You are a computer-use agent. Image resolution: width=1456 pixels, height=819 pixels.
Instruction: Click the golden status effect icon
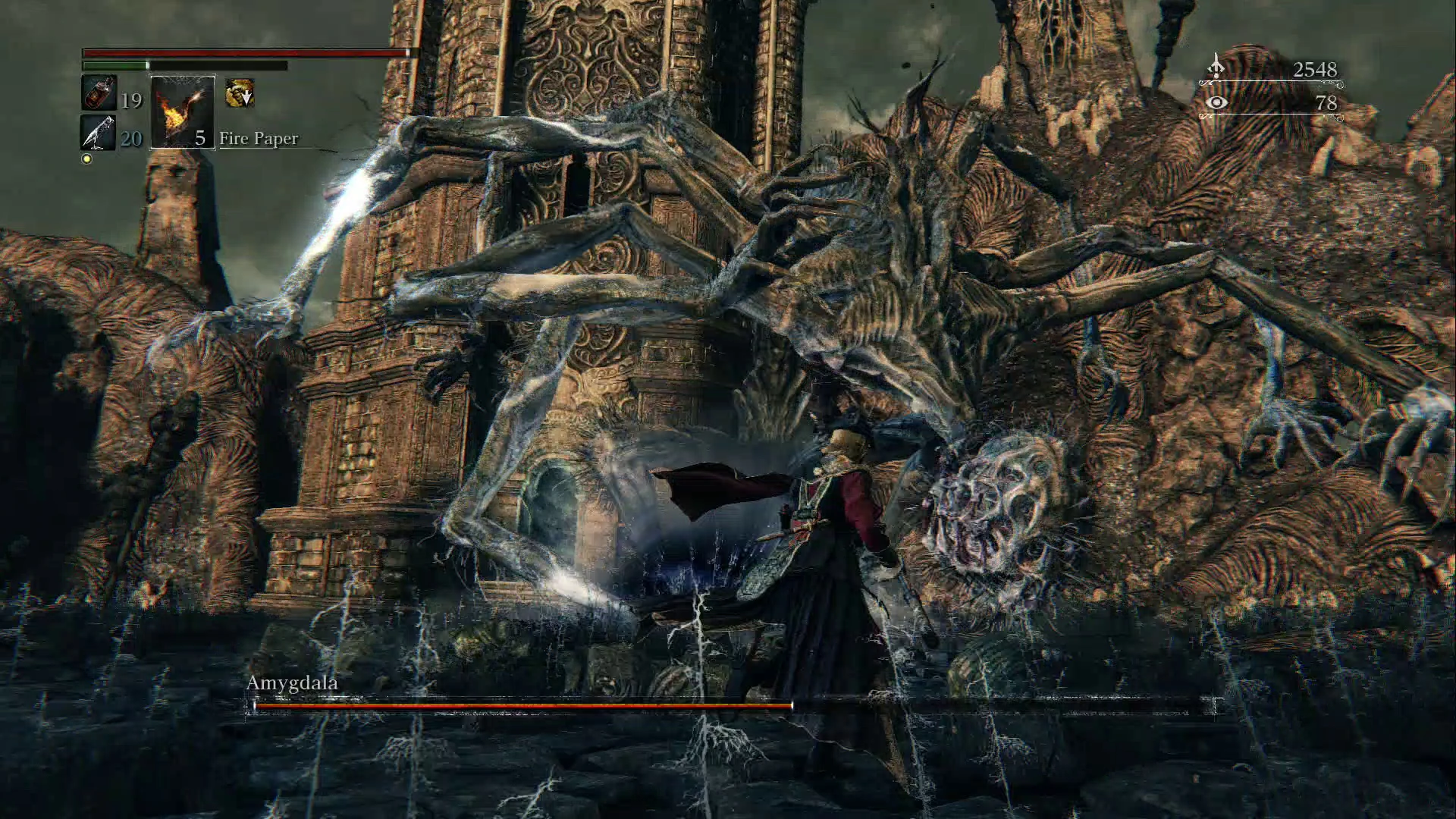(240, 93)
